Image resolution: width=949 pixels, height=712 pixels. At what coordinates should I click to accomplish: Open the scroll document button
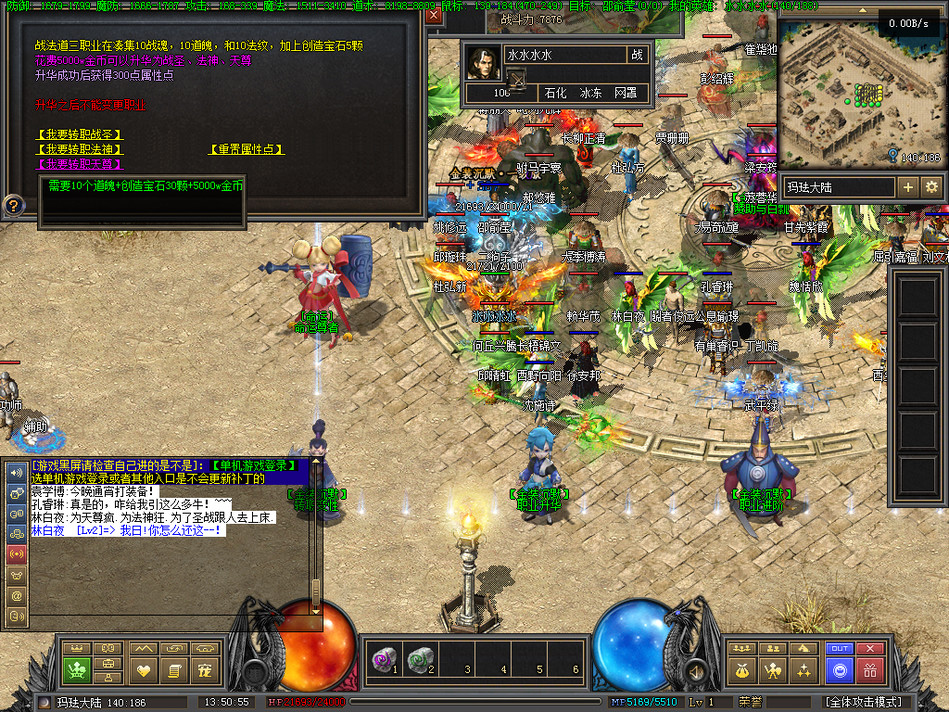[174, 670]
